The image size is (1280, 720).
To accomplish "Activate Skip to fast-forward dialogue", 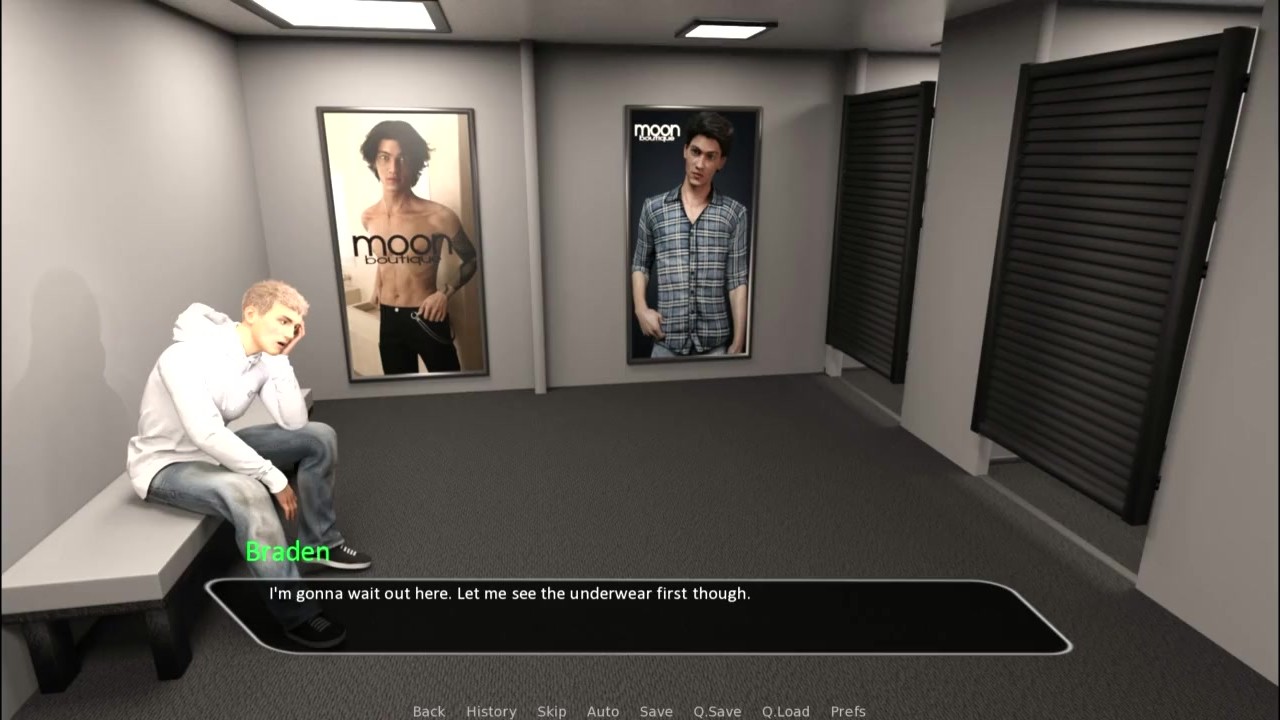I will [x=551, y=711].
